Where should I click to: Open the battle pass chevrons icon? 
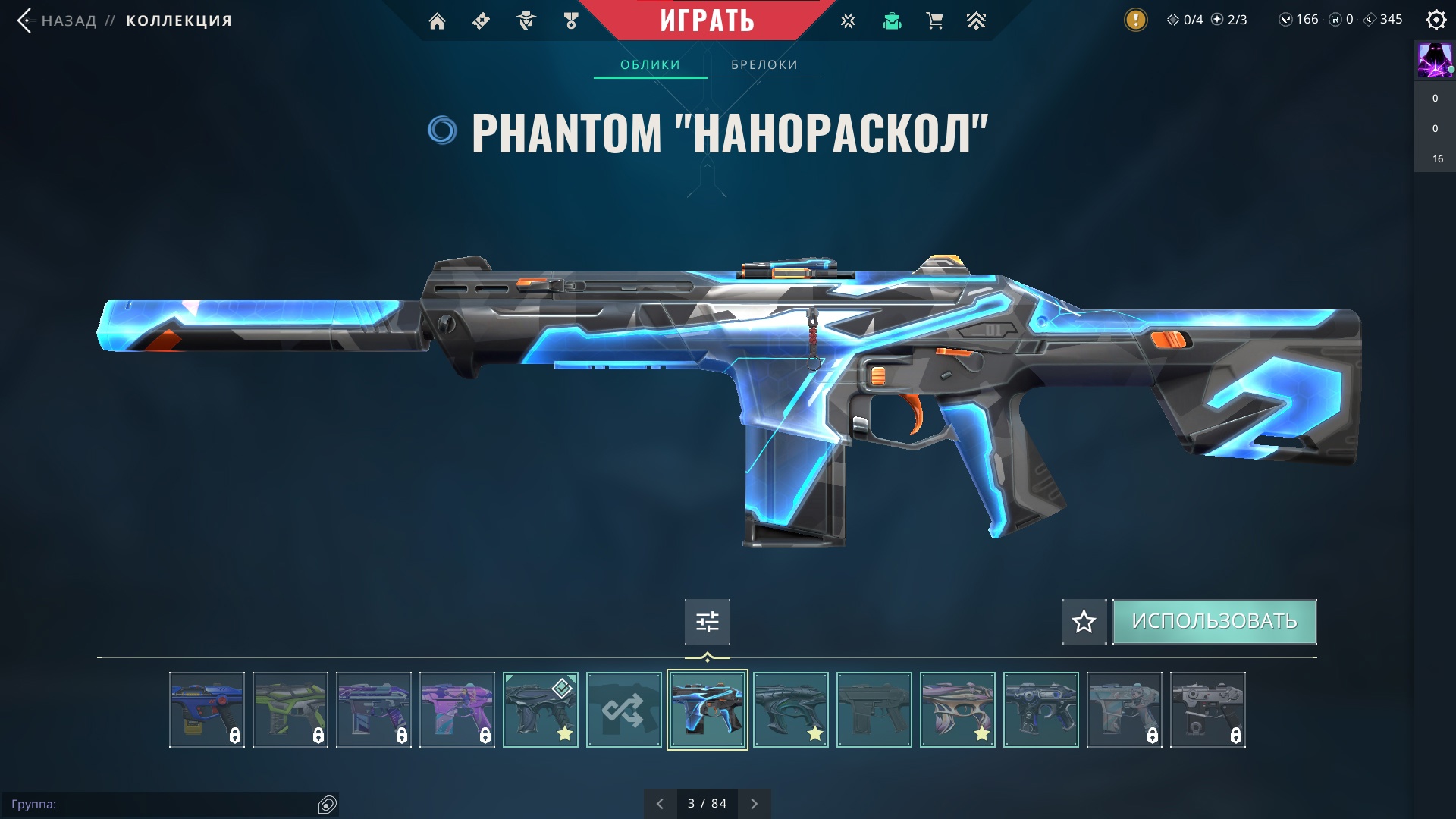[976, 21]
